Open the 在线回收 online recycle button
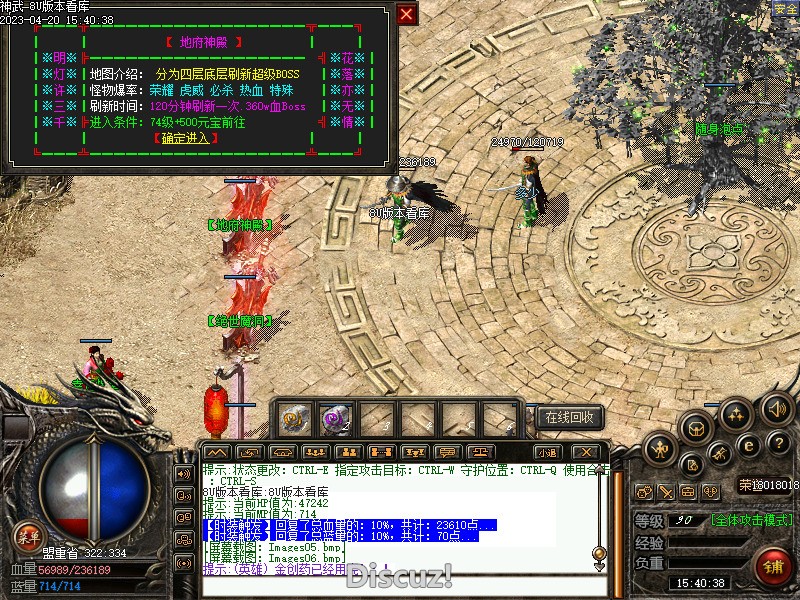Screen dimensions: 800x600 click(x=570, y=417)
